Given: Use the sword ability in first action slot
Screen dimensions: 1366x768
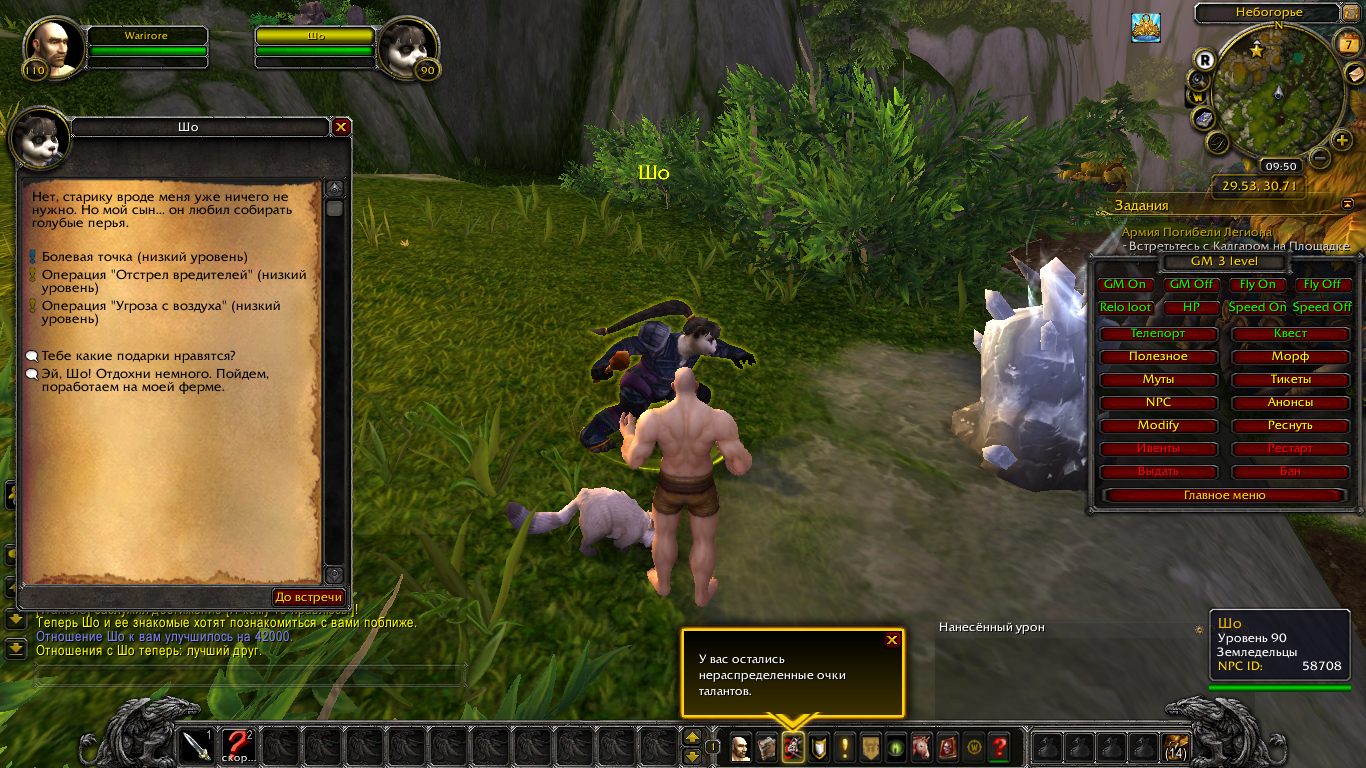Looking at the screenshot, I should [196, 746].
